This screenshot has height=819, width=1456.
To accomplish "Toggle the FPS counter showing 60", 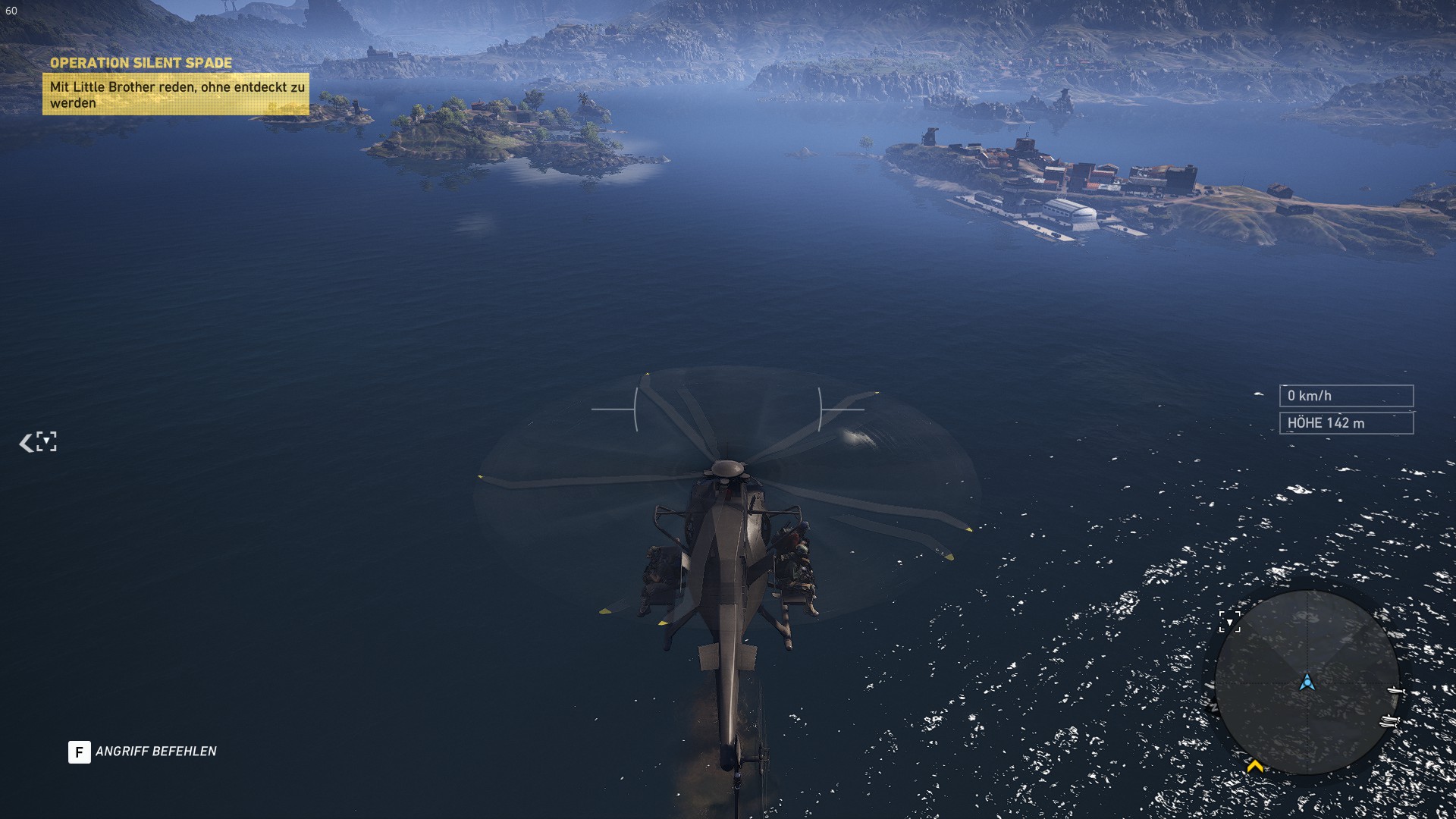I will (11, 12).
